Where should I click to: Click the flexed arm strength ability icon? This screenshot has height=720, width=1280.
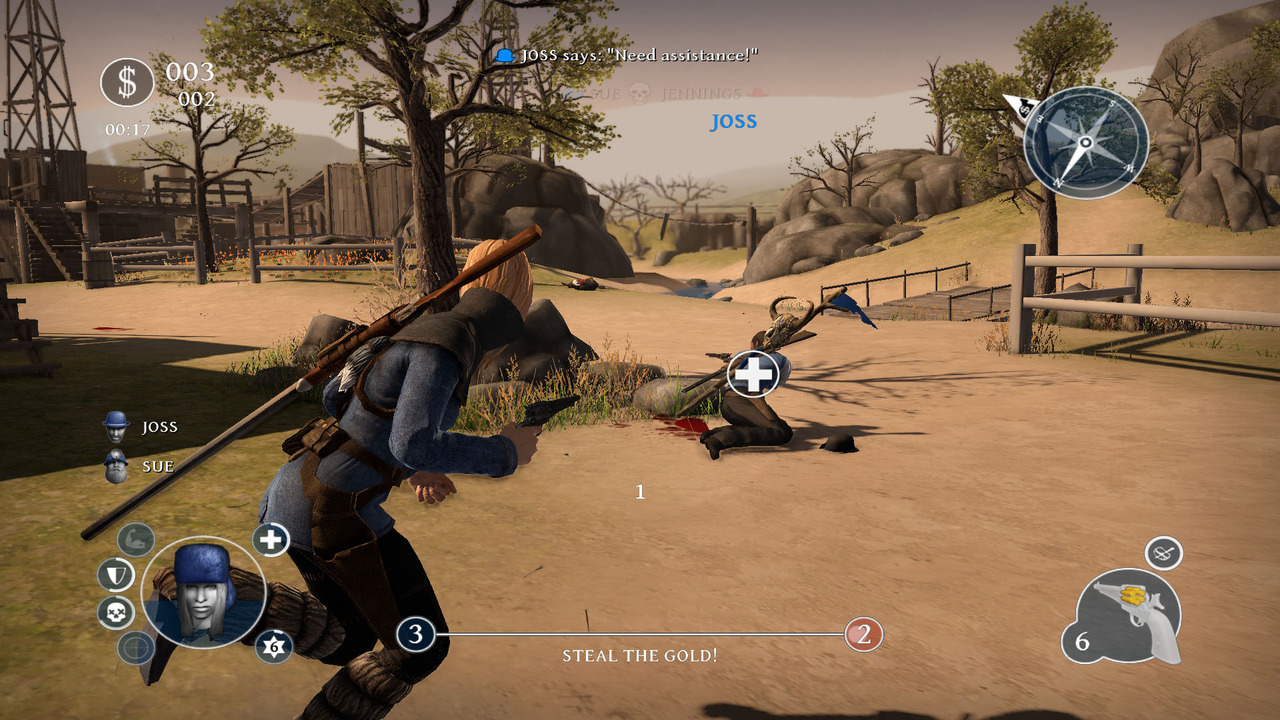(135, 540)
